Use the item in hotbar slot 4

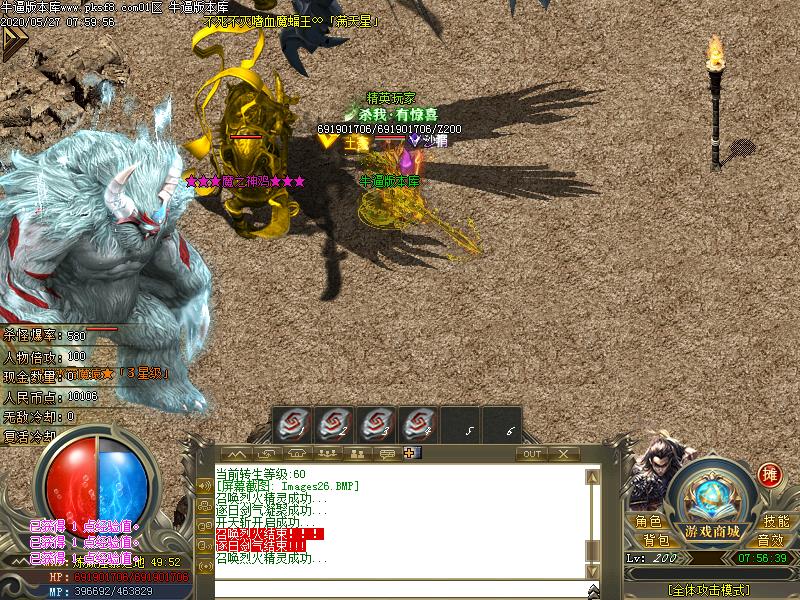point(418,424)
